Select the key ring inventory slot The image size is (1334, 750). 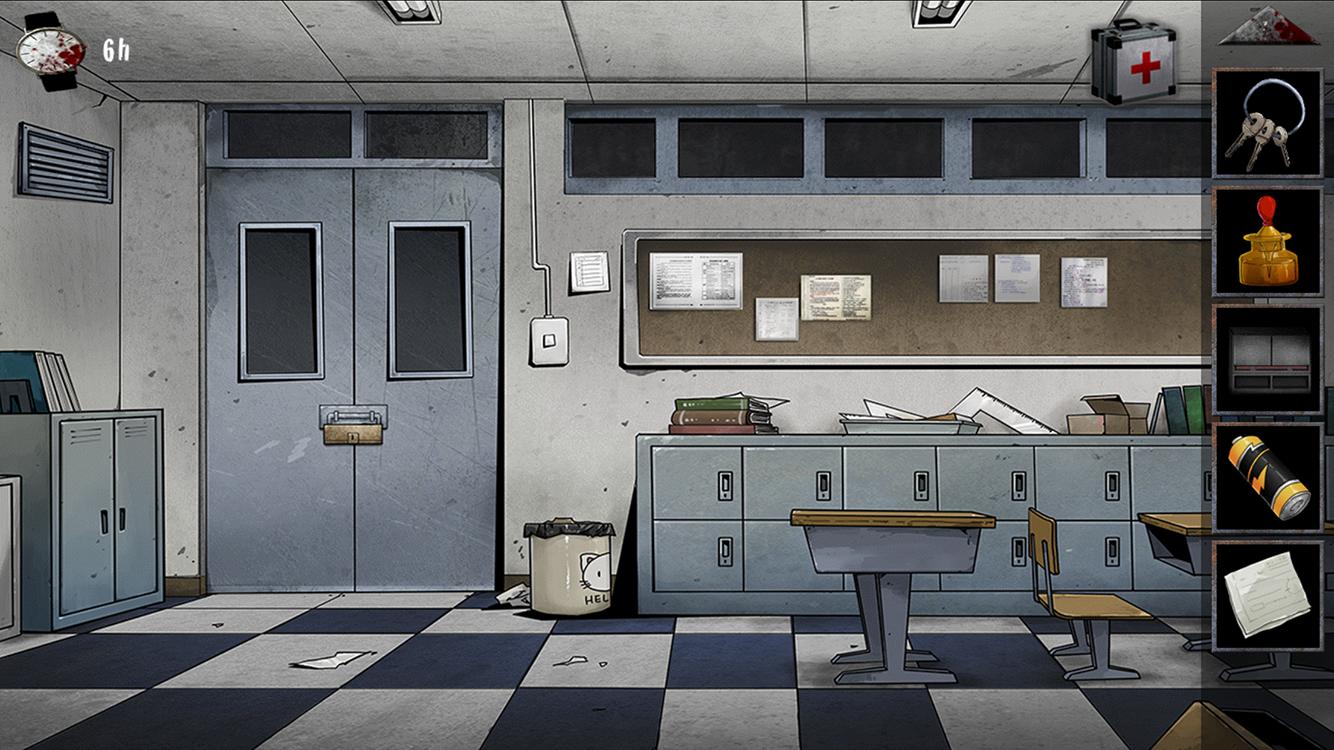1267,123
